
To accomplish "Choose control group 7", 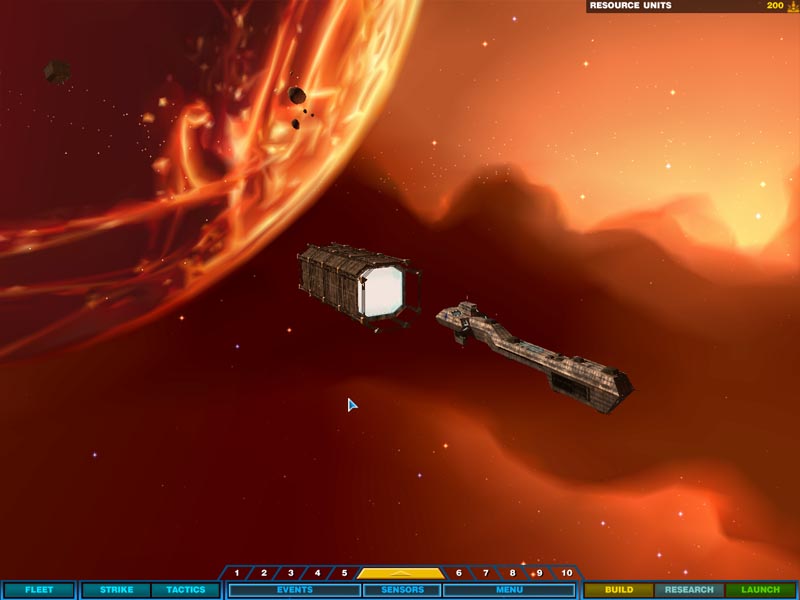I will 486,573.
